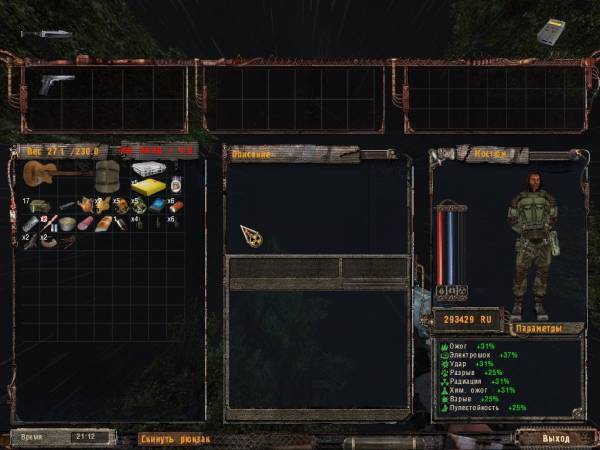The image size is (600, 450).
Task: Select the pistol in the weapon slot
Action: point(56,84)
